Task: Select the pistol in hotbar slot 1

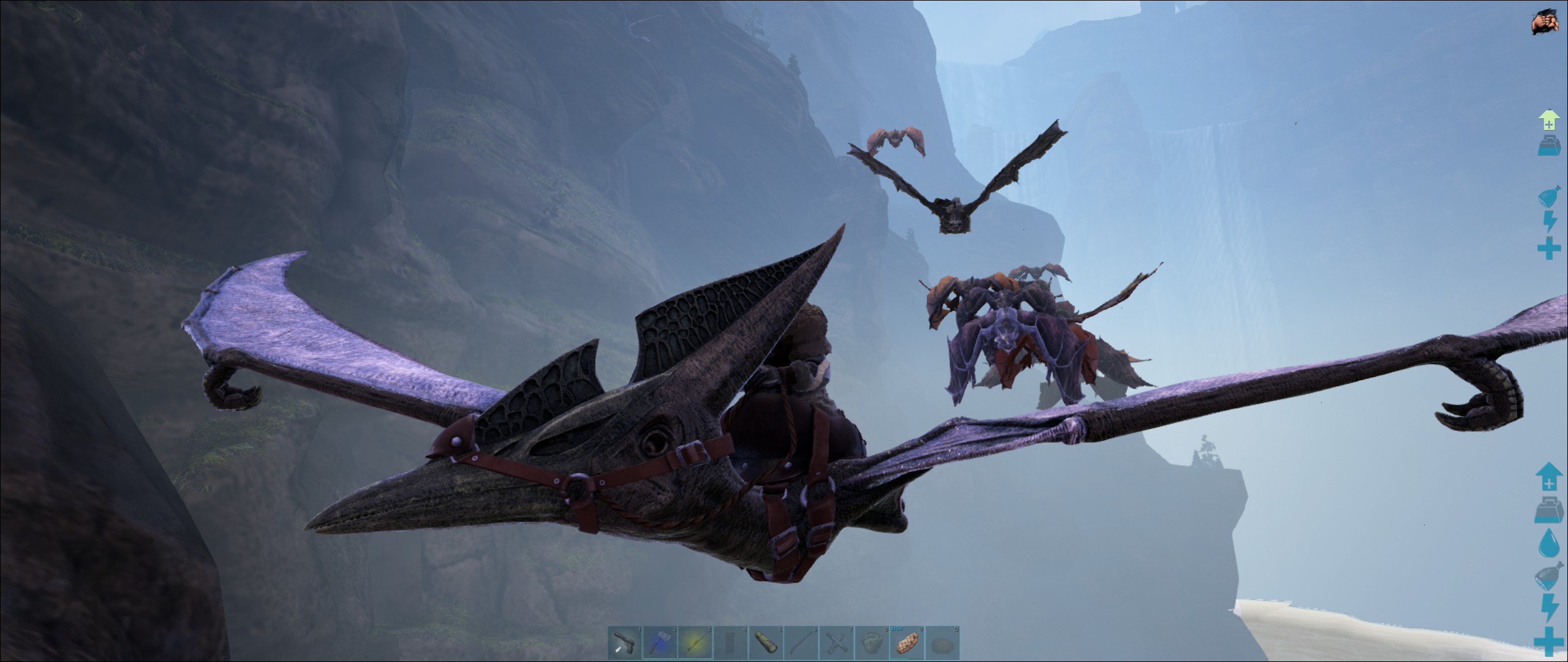Action: tap(625, 643)
